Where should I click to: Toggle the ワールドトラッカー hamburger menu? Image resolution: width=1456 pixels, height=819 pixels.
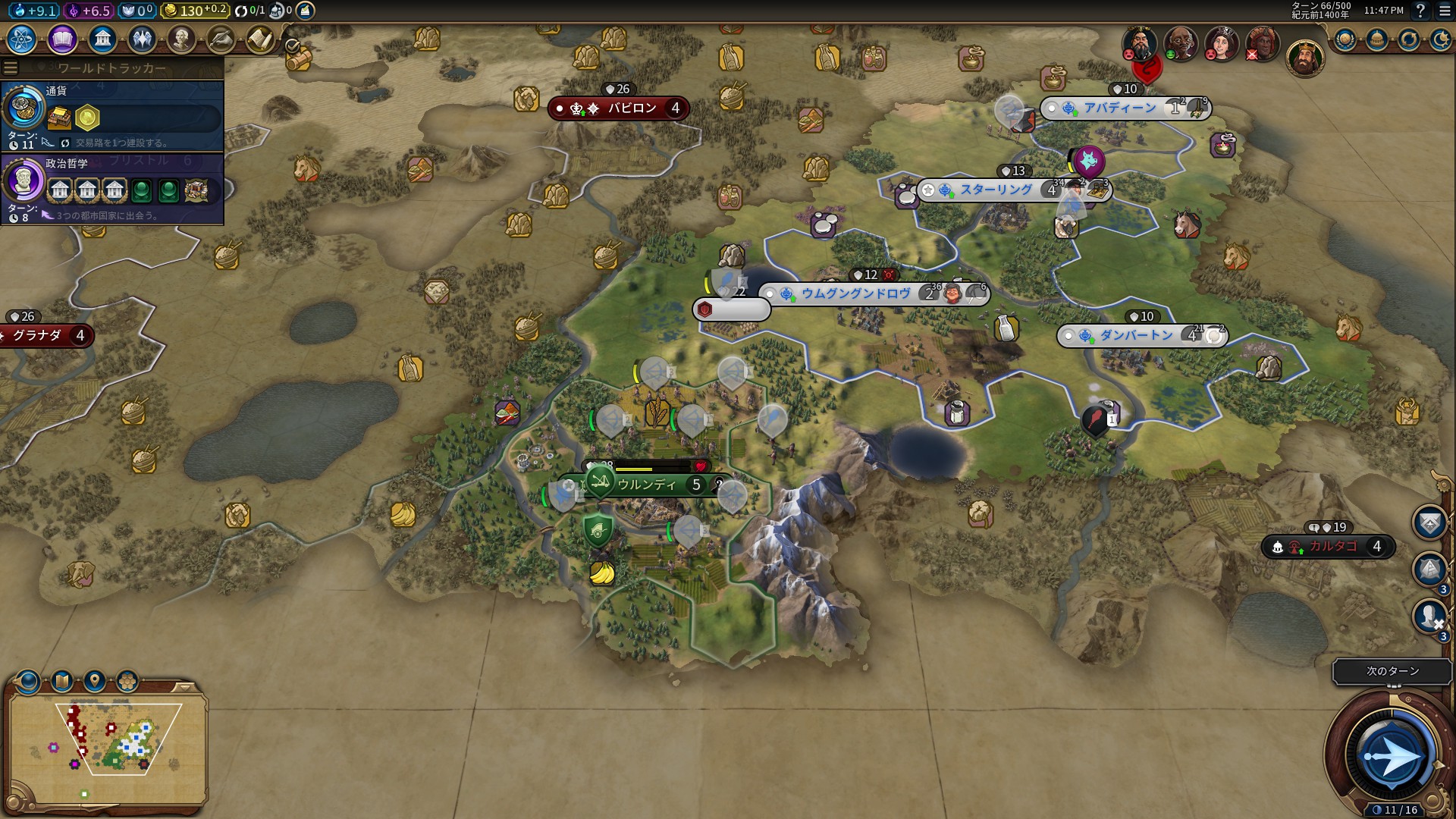(x=11, y=68)
